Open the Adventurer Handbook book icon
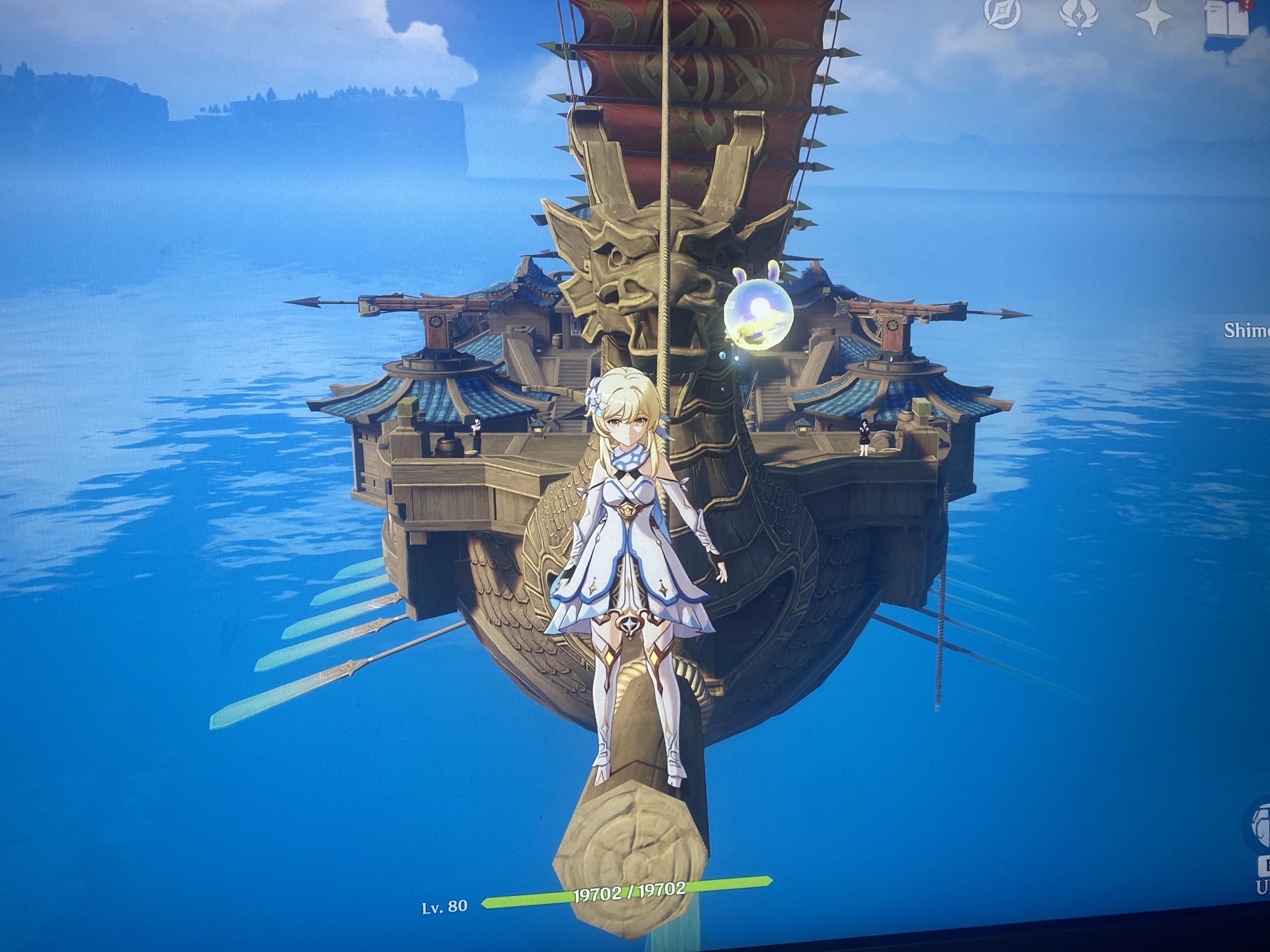The height and width of the screenshot is (952, 1270). point(1226,19)
